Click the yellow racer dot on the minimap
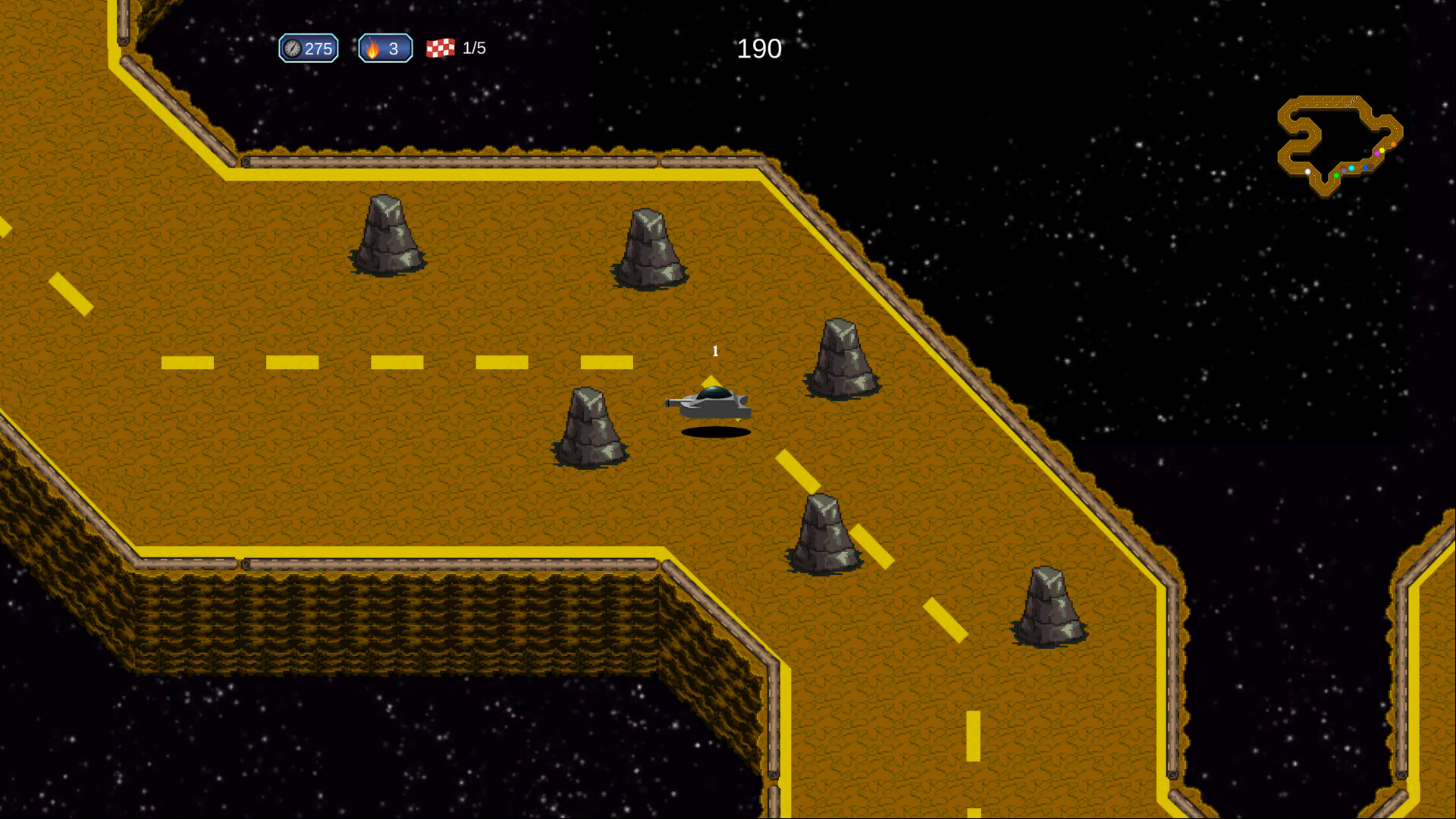Viewport: 1456px width, 819px height. coord(1382,150)
